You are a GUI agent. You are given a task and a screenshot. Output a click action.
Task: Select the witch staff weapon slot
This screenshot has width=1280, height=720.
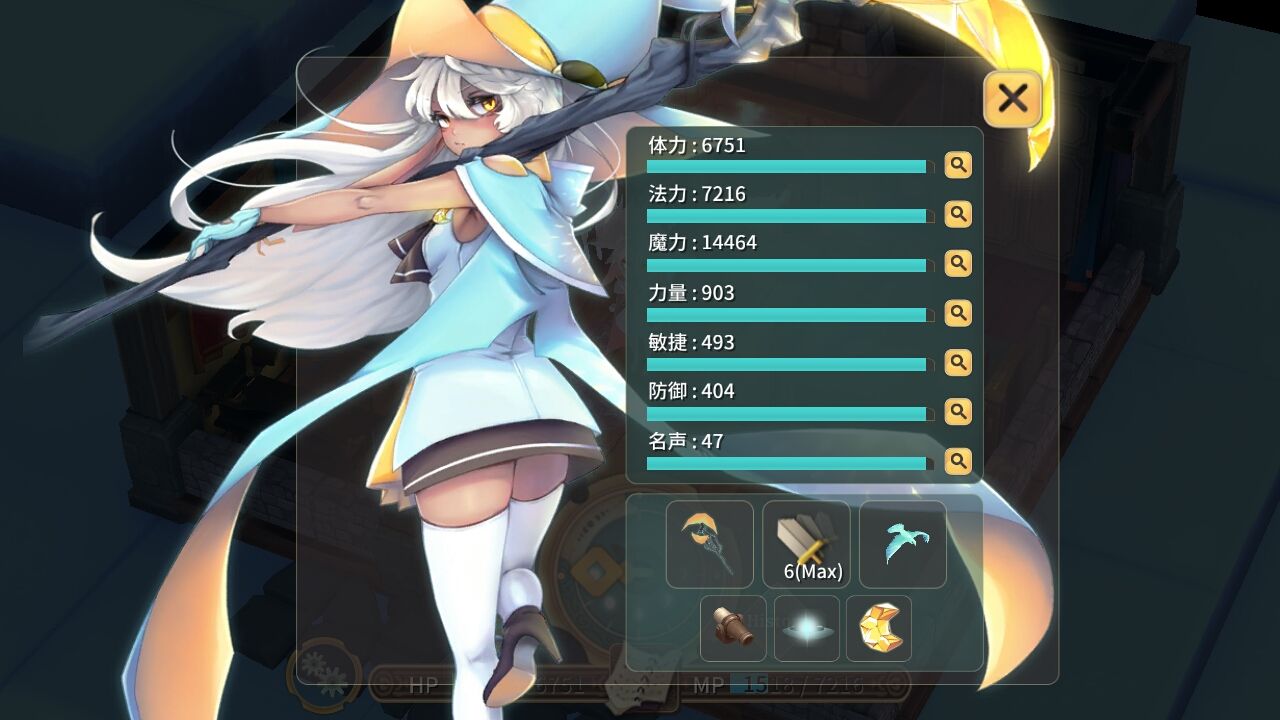coord(708,543)
